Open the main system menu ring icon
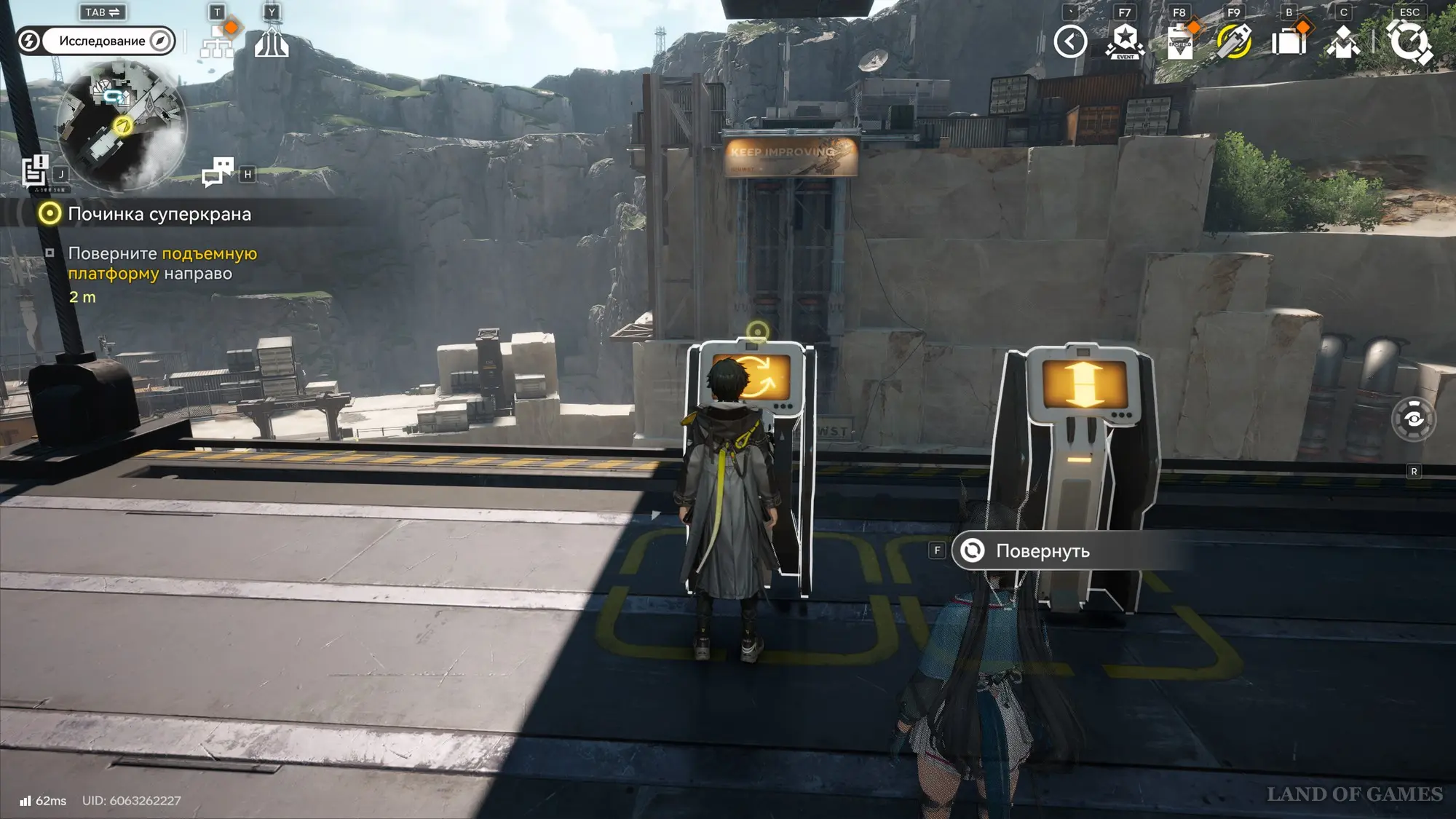 (x=1409, y=41)
